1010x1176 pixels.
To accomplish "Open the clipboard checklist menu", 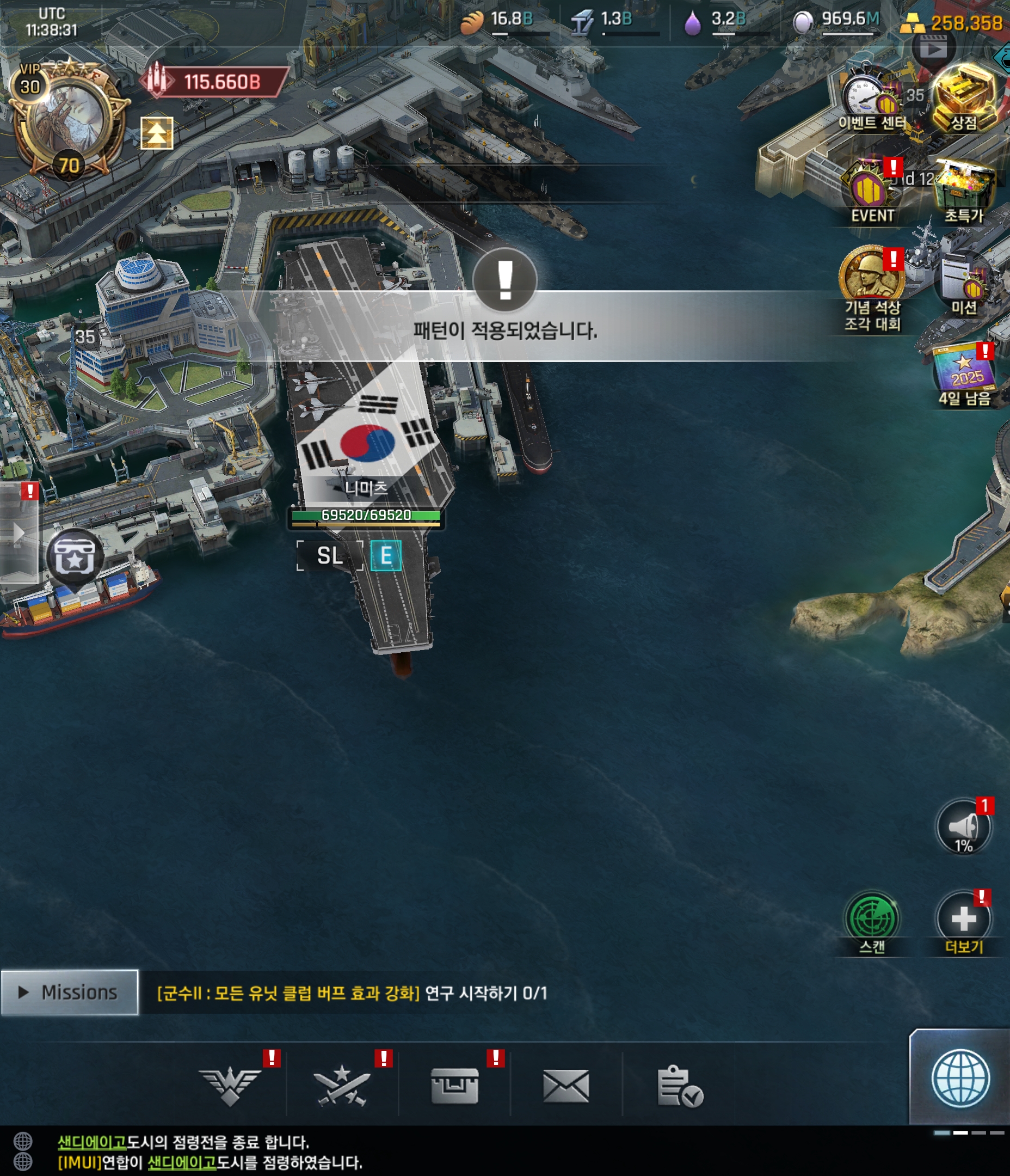I will click(679, 1086).
